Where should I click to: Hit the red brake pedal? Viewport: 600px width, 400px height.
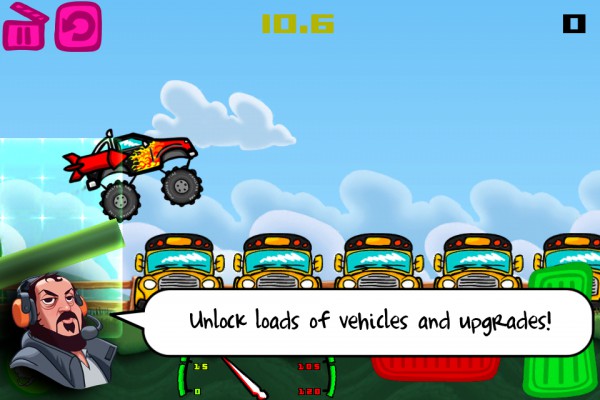pos(438,362)
